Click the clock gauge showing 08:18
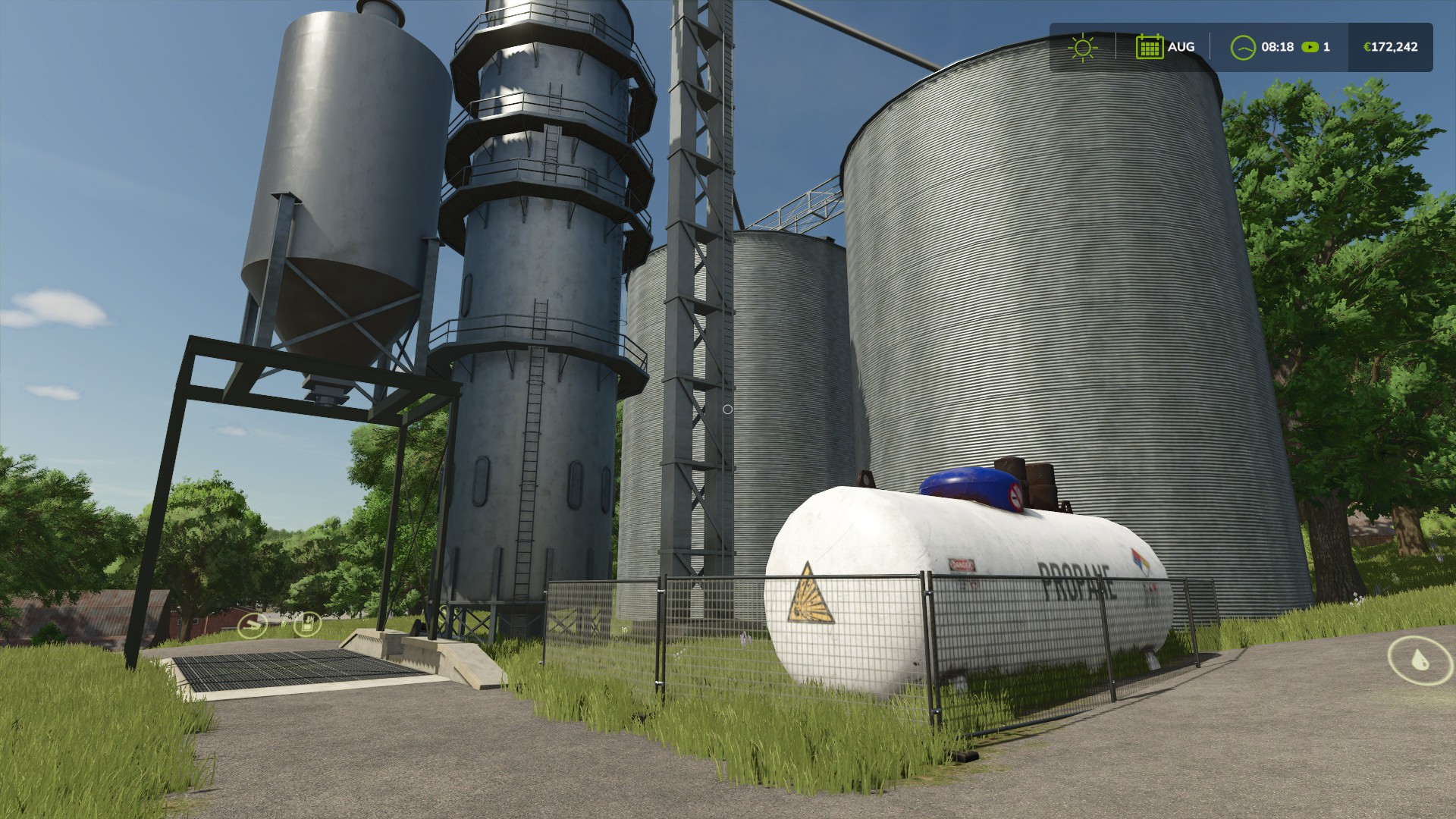Viewport: 1456px width, 819px height. pos(1243,47)
